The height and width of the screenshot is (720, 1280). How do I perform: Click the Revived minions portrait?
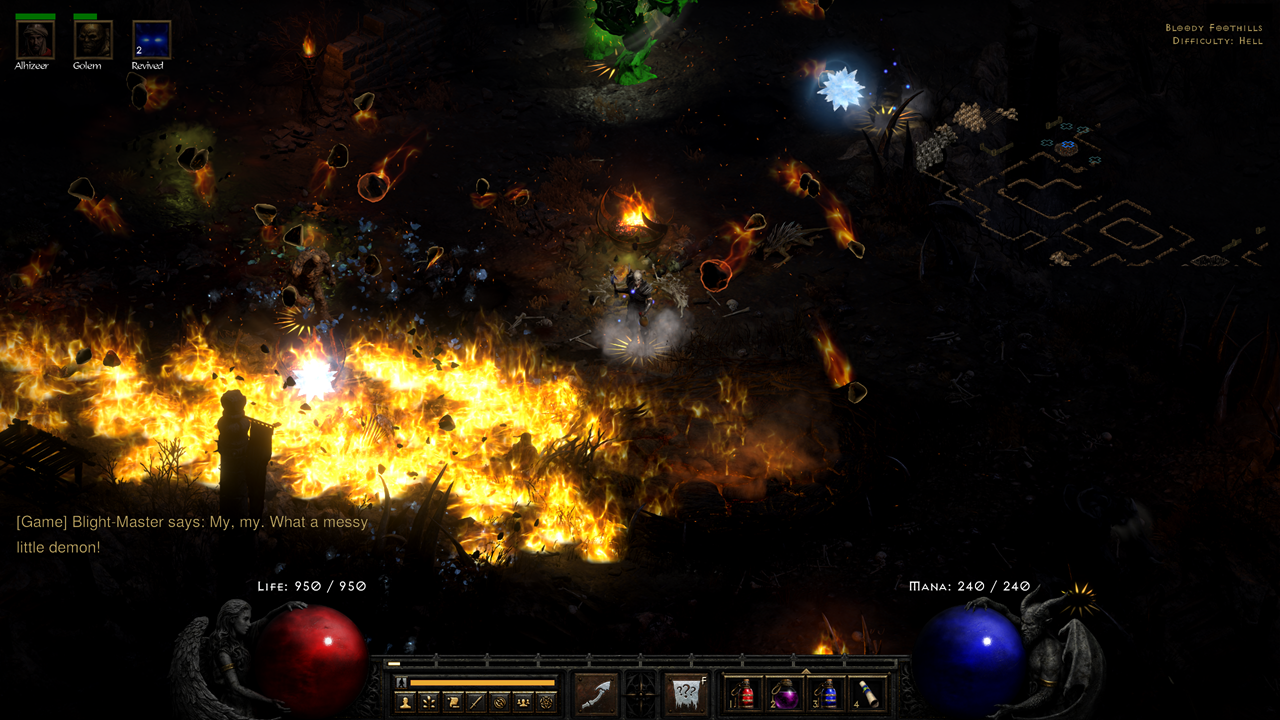coord(152,40)
